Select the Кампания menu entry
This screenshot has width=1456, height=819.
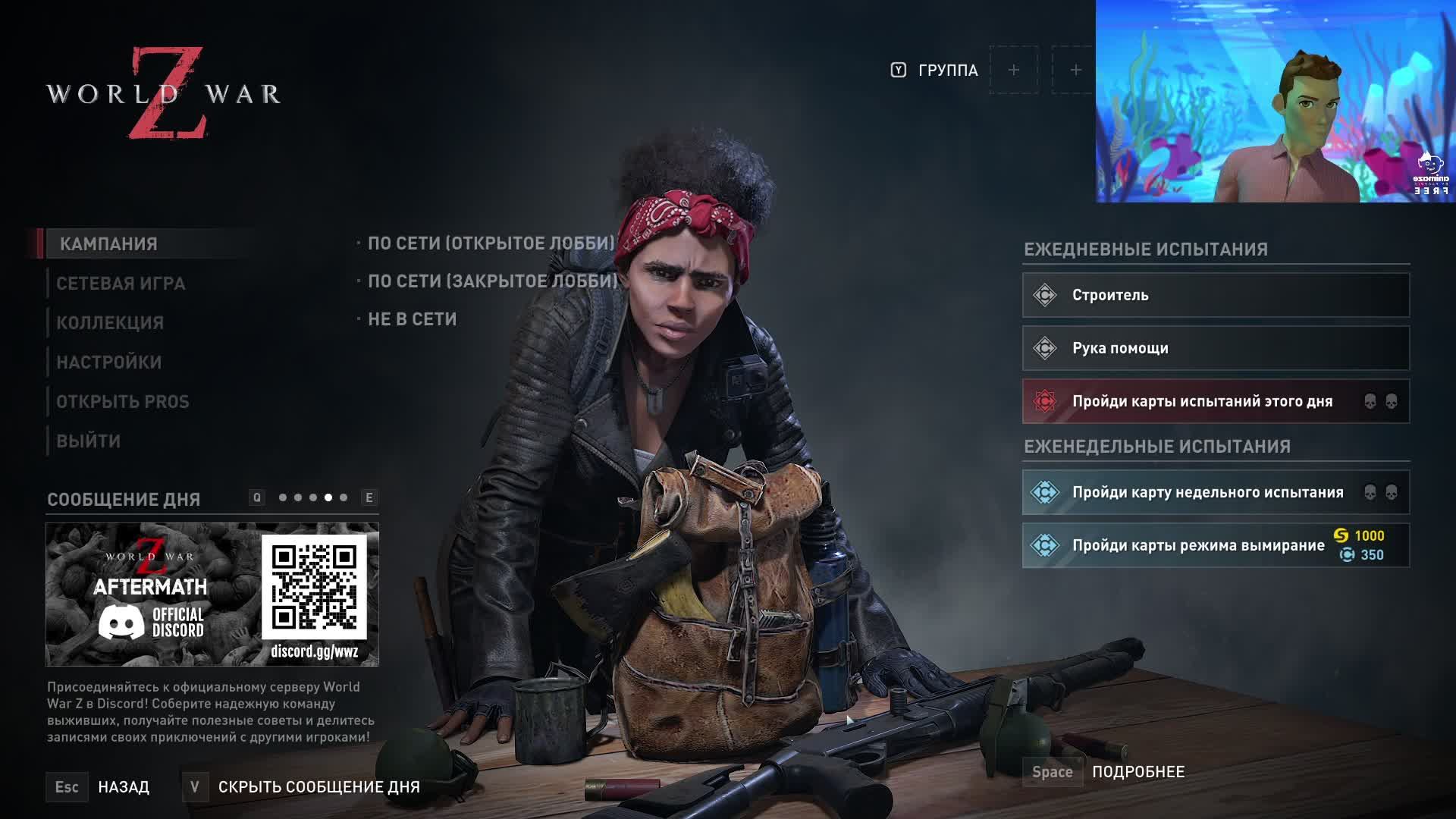(108, 244)
